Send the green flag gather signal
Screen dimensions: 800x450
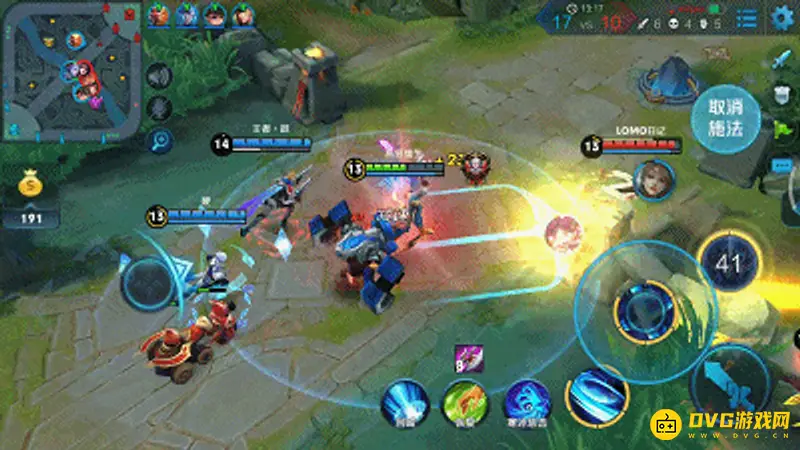pyautogui.click(x=782, y=129)
